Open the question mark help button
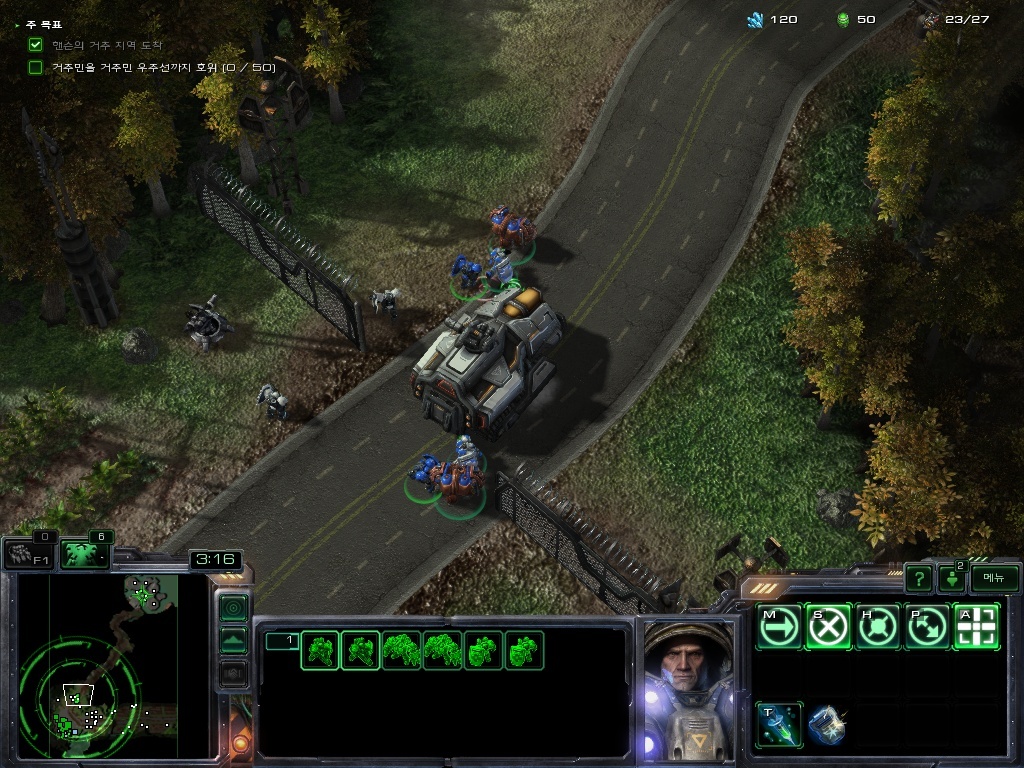 pyautogui.click(x=919, y=578)
